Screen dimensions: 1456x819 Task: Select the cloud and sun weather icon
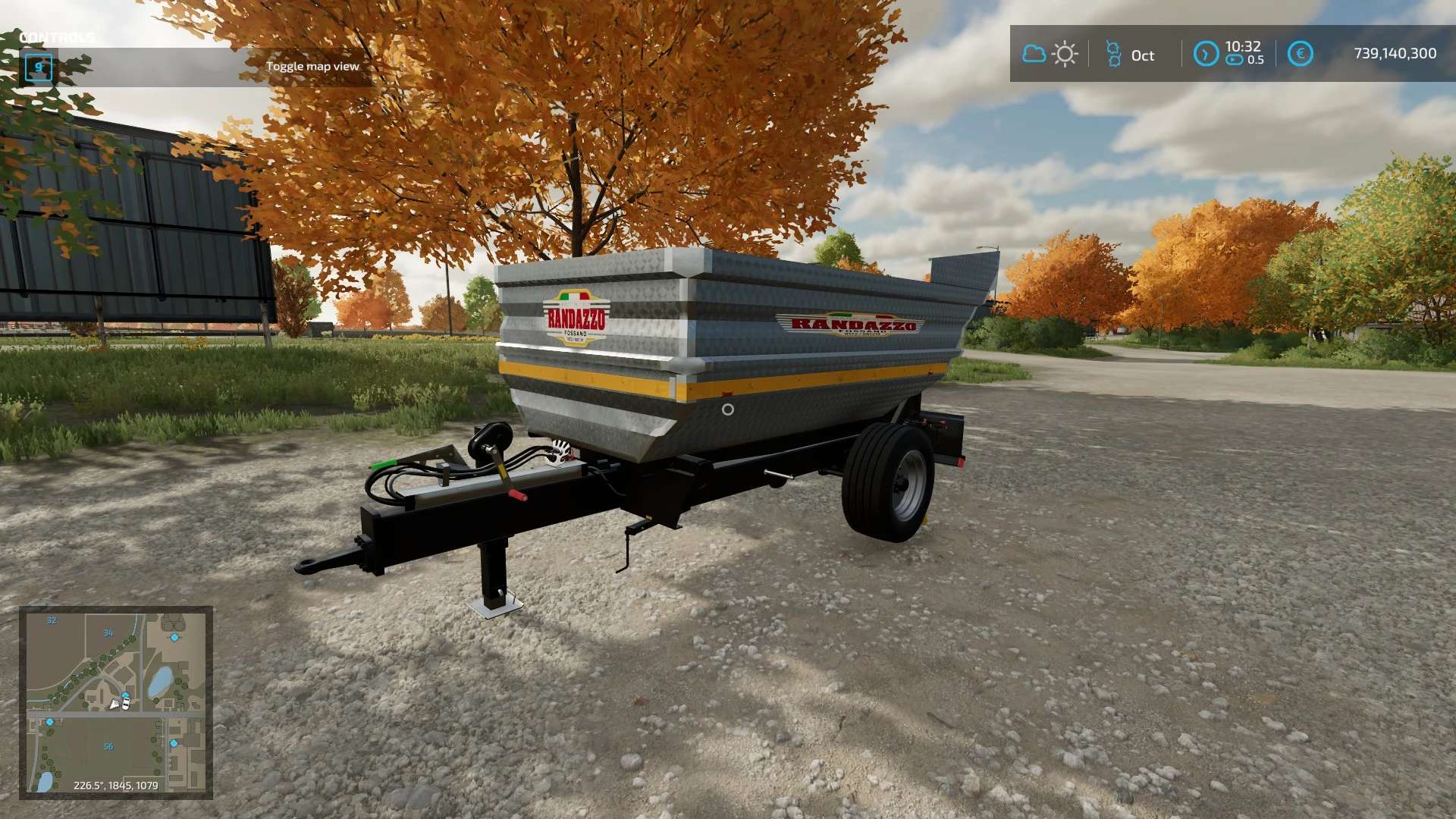coord(1050,54)
